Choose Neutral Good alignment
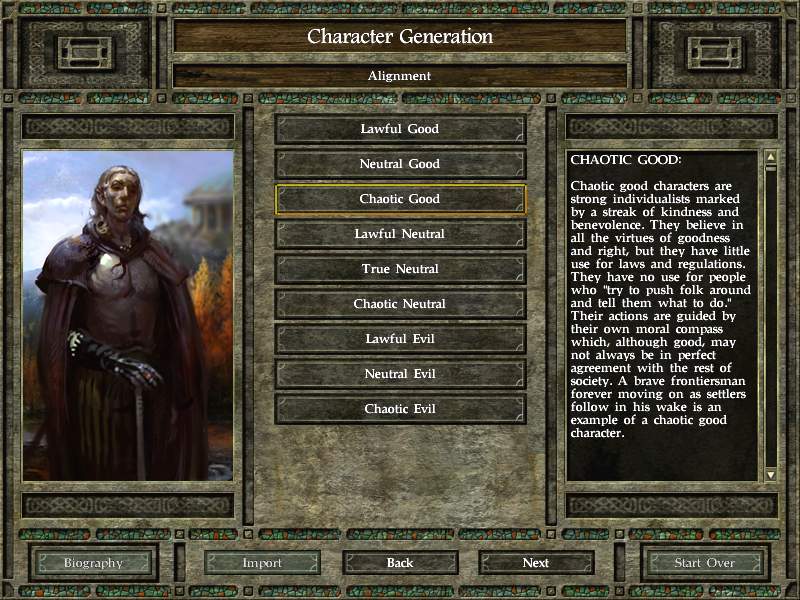Screen dimensions: 800x600 (400, 164)
